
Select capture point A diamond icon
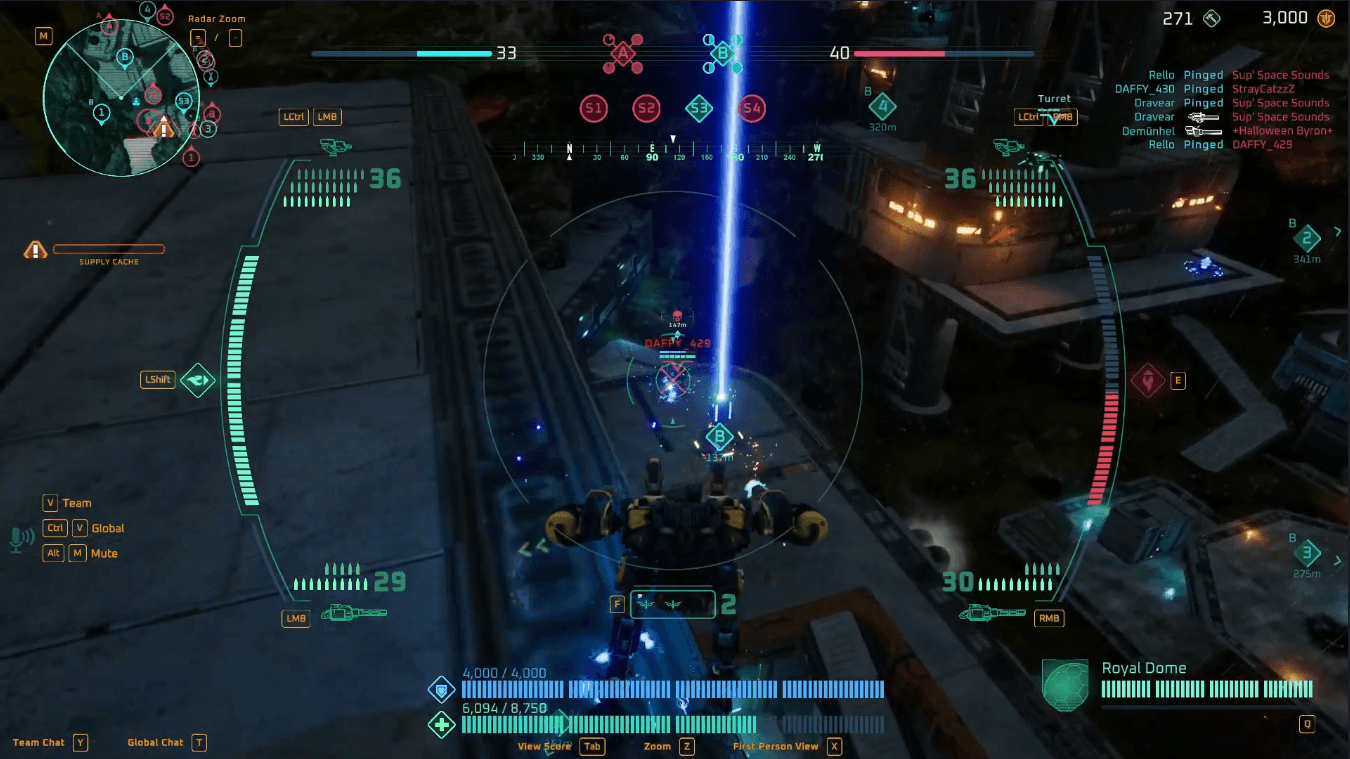pos(623,53)
